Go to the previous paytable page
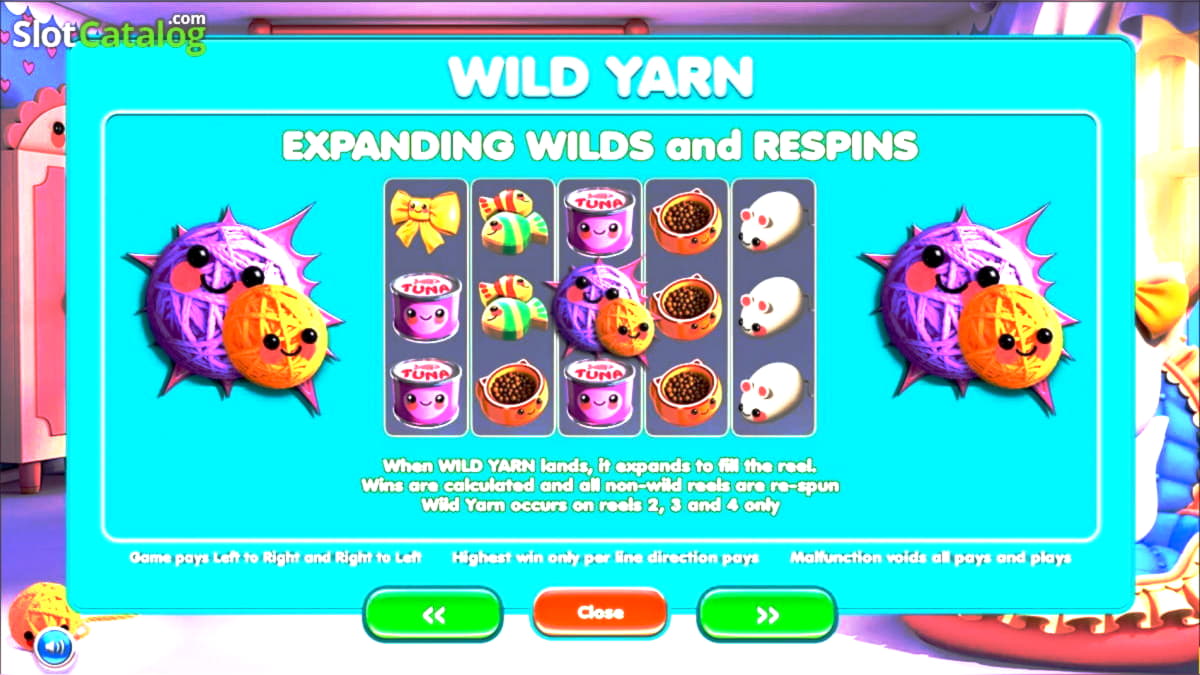Screen dimensions: 1200x675 (433, 614)
